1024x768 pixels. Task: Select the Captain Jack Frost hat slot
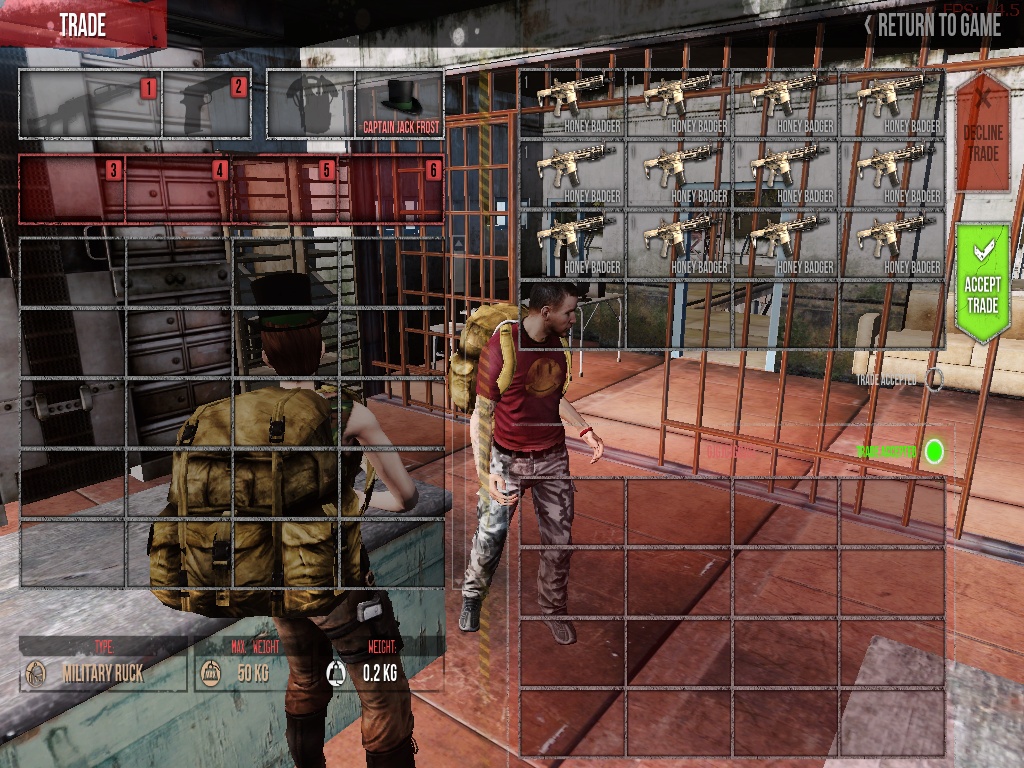click(x=399, y=105)
